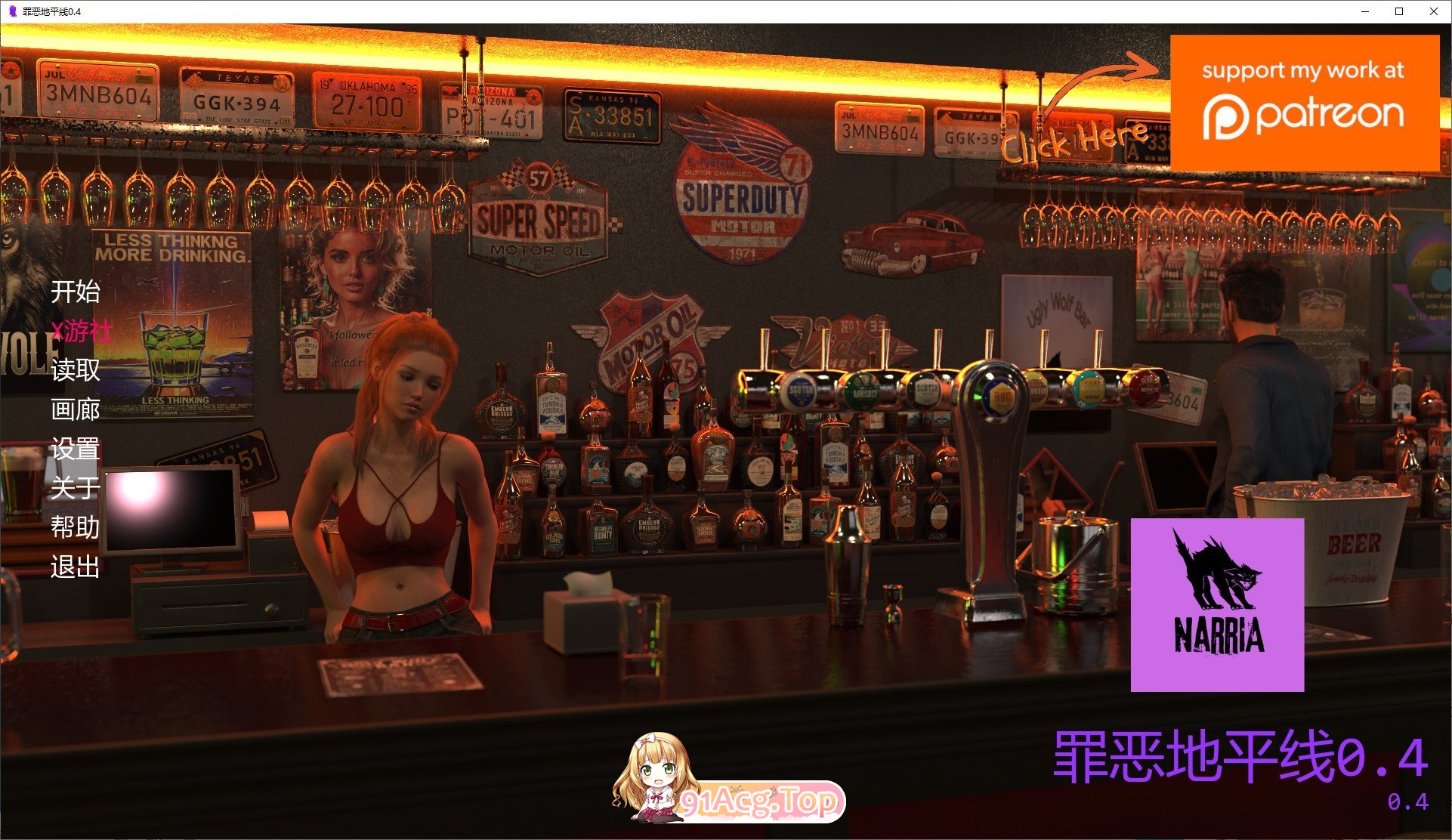
Task: Select 开始 to start a new game
Action: (x=76, y=293)
